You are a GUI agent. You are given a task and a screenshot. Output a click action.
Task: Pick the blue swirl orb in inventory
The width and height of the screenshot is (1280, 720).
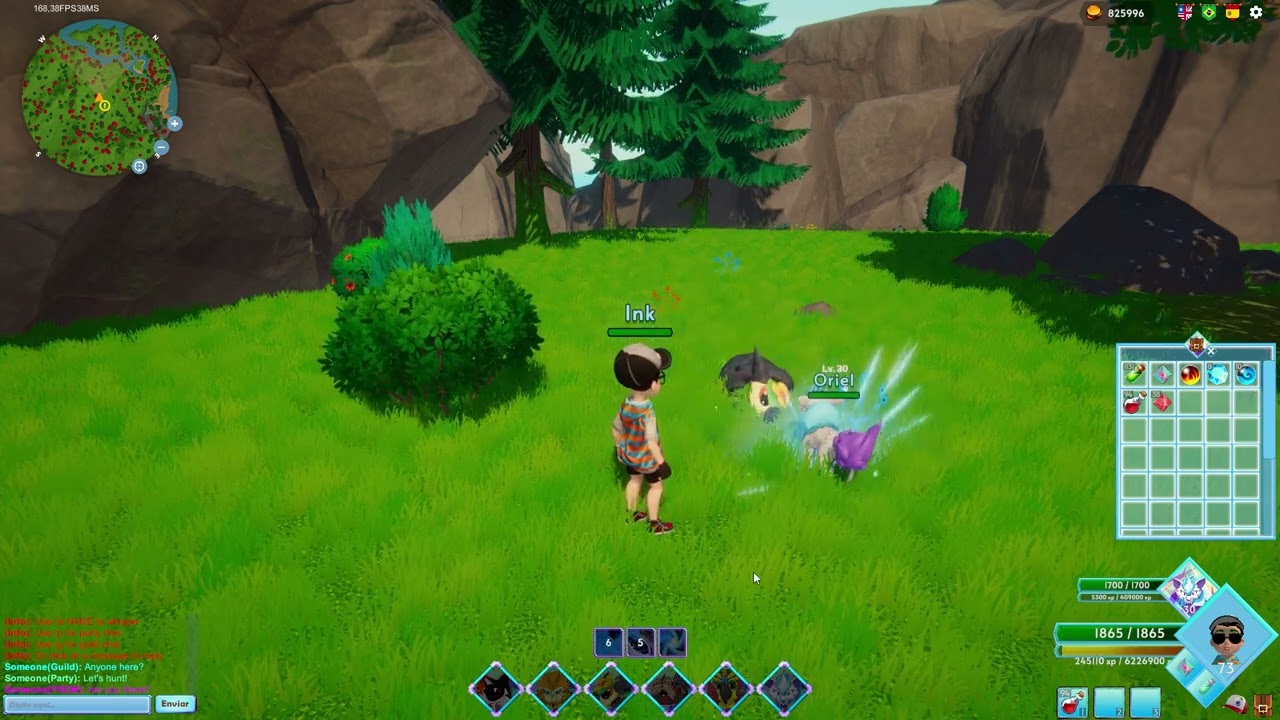pyautogui.click(x=1246, y=375)
